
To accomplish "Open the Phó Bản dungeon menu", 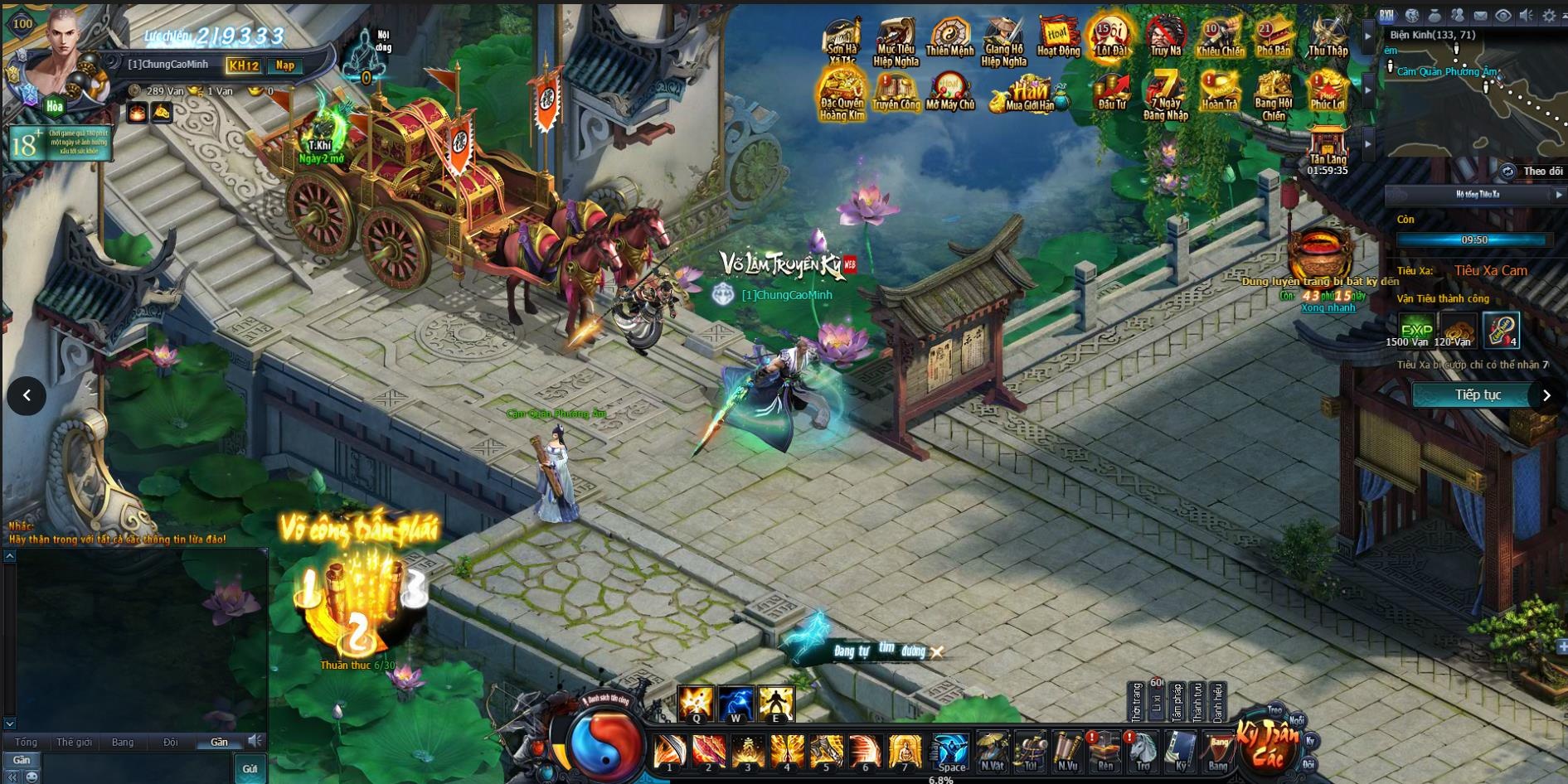I will (1273, 38).
